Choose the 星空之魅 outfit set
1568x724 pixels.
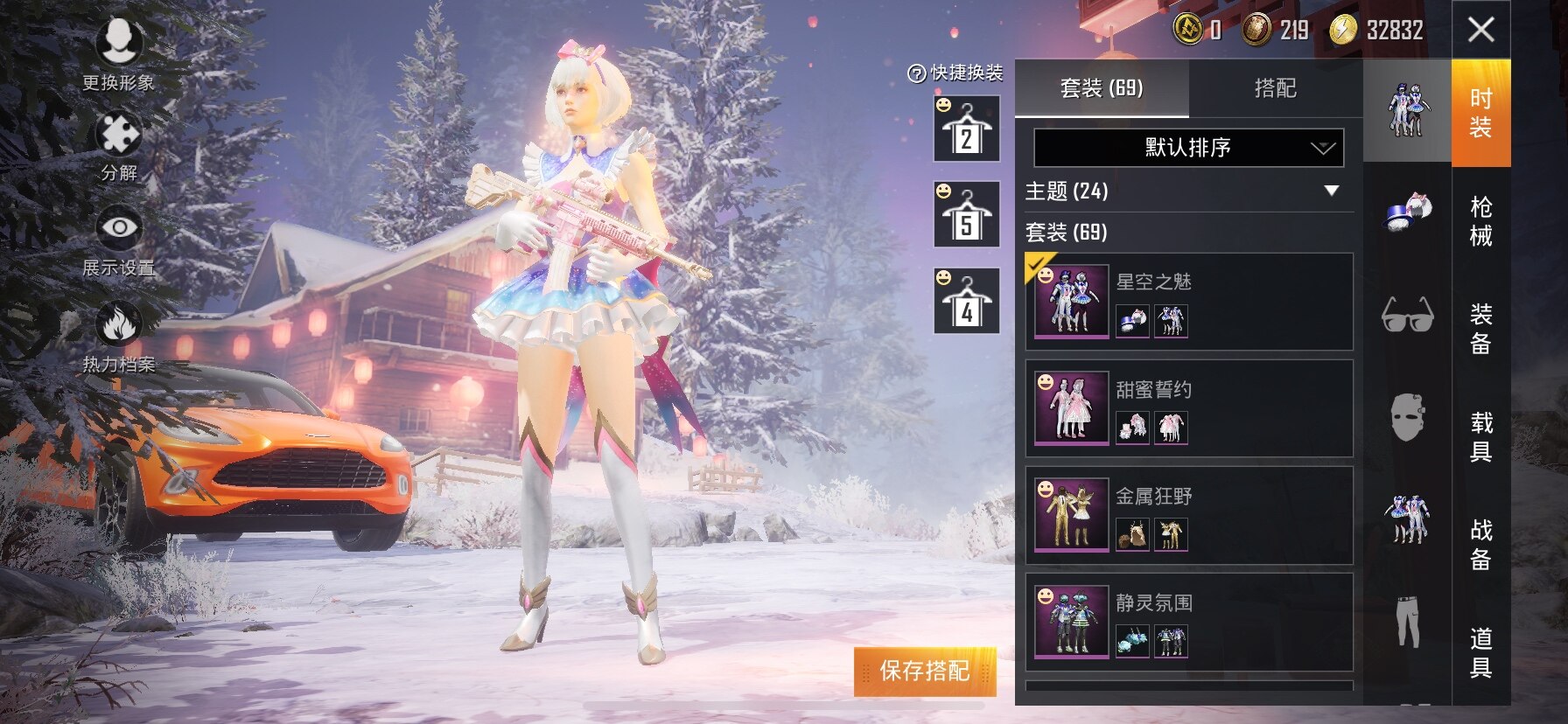(1188, 302)
